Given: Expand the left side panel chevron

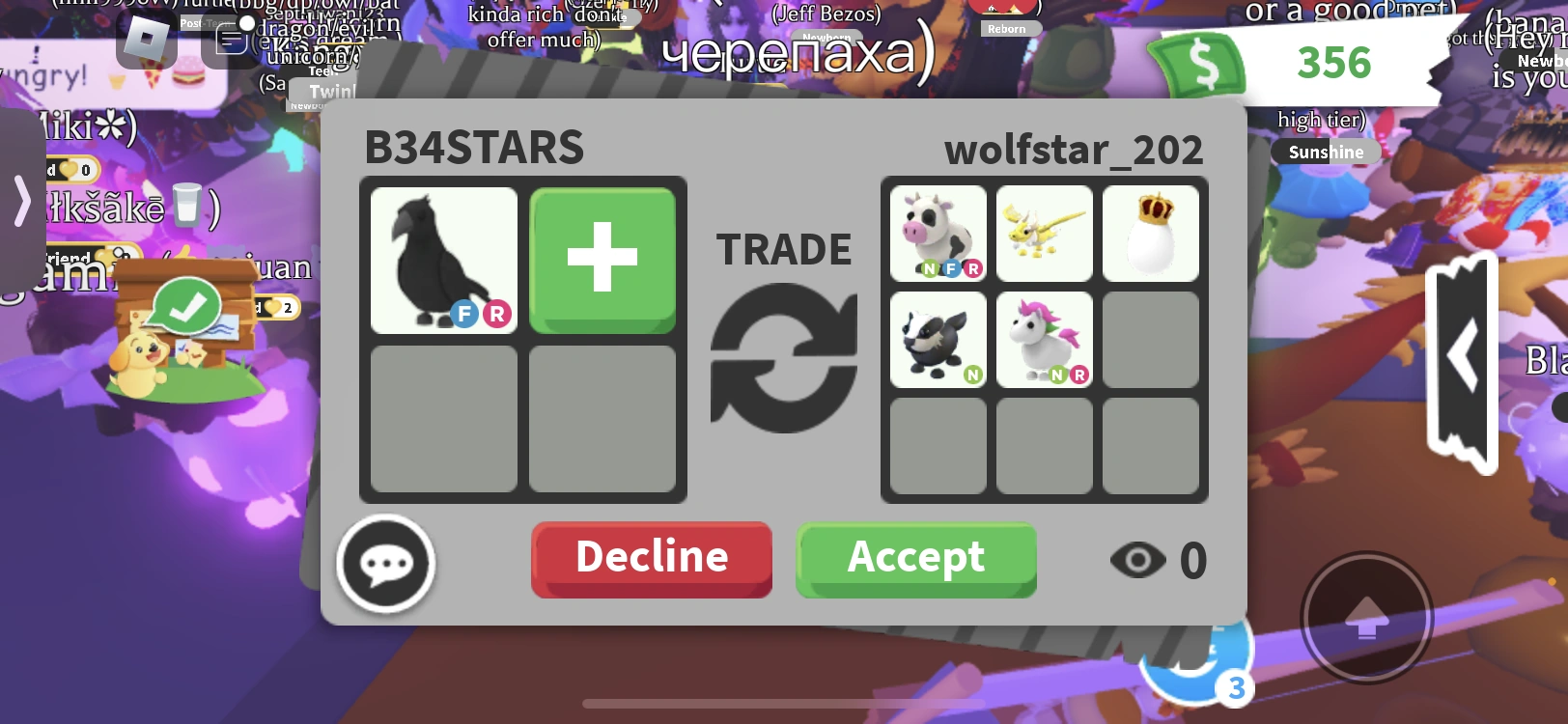Looking at the screenshot, I should [21, 203].
